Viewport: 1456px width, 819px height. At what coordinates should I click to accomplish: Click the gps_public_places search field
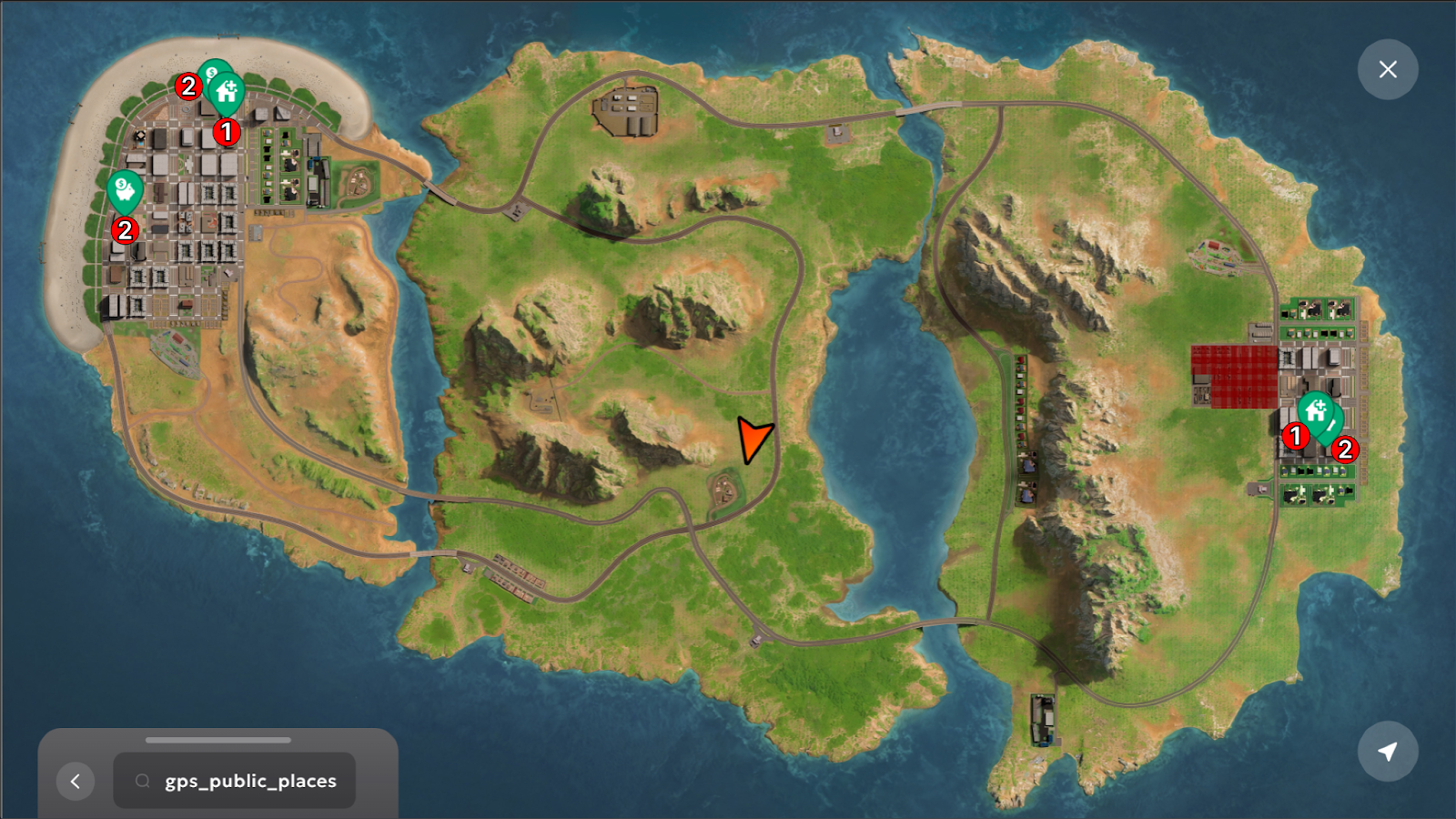[235, 781]
